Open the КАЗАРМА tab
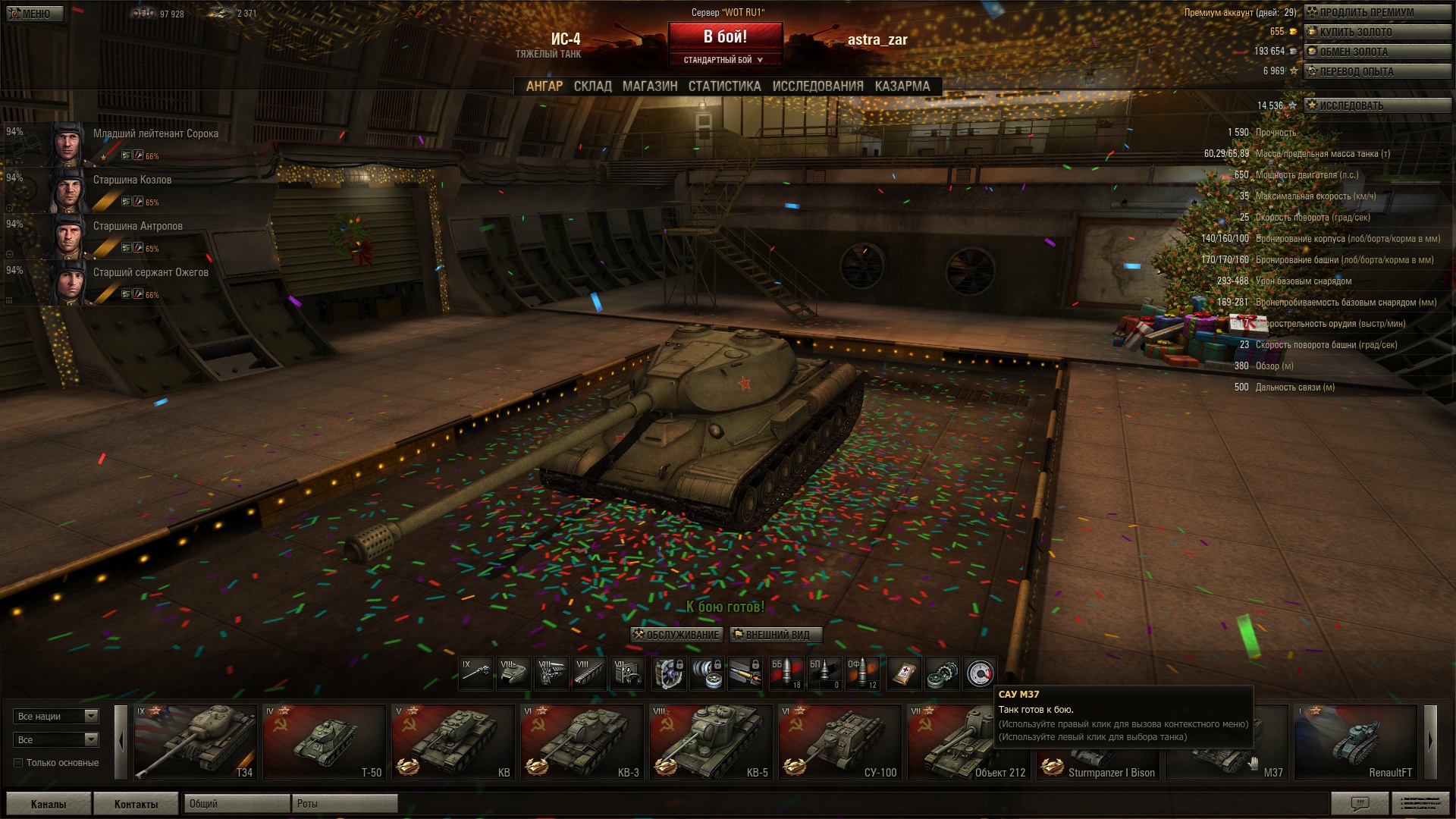 tap(902, 86)
